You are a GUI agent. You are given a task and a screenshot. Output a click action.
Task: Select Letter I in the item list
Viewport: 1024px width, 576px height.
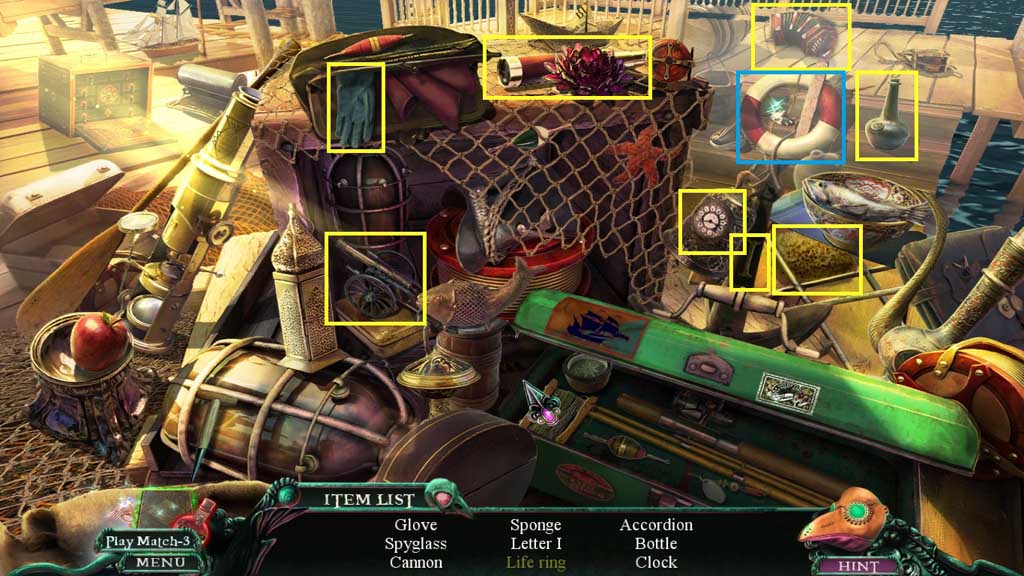click(x=535, y=544)
